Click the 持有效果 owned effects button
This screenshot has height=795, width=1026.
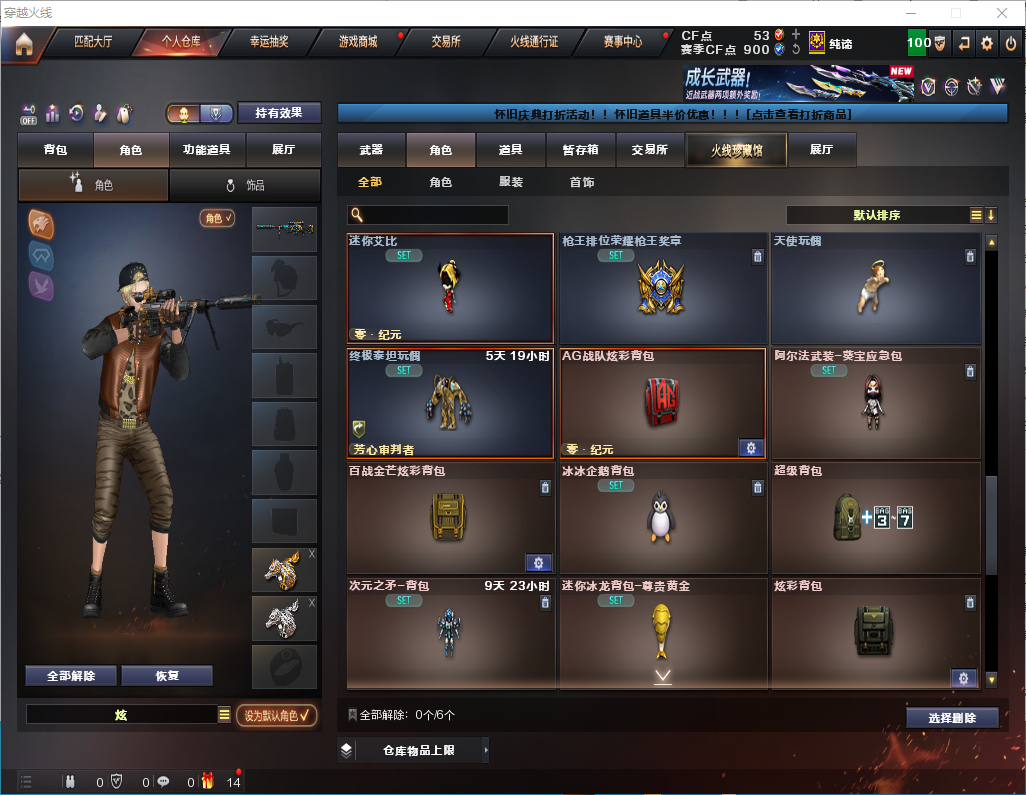pos(279,113)
